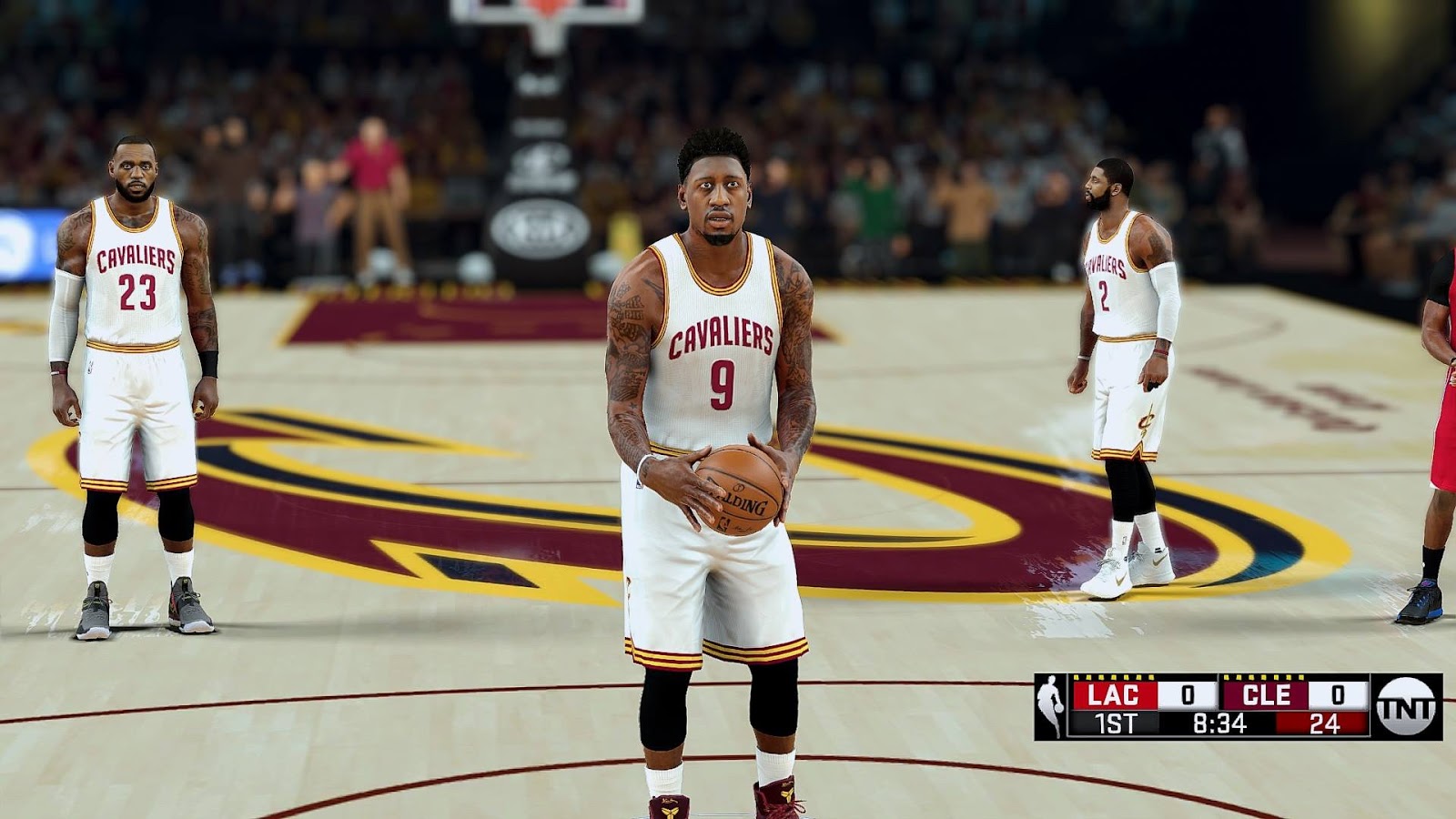Viewport: 1456px width, 819px height.
Task: Toggle the LAC team score box
Action: pos(1186,696)
